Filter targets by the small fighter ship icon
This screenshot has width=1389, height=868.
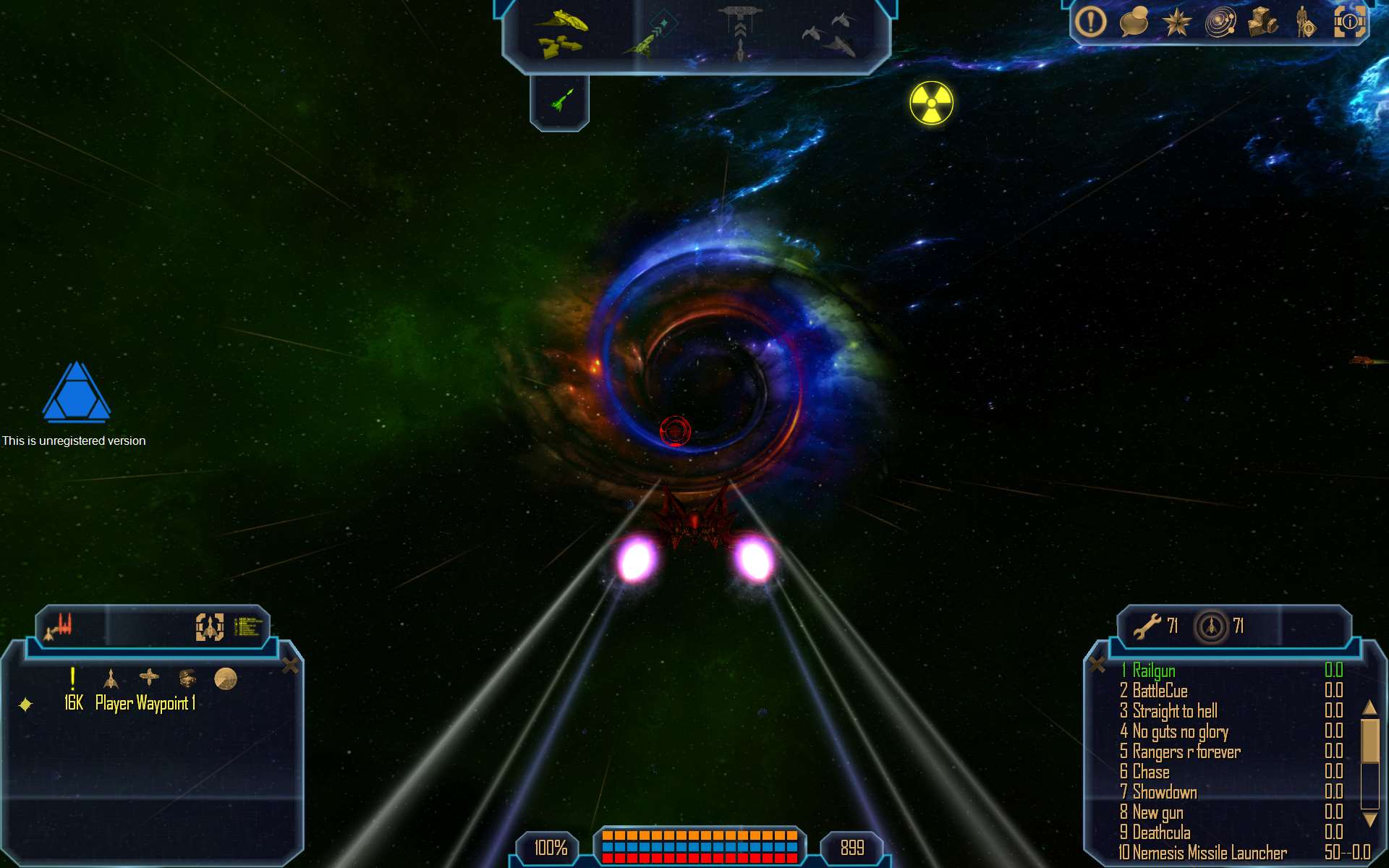click(x=111, y=678)
